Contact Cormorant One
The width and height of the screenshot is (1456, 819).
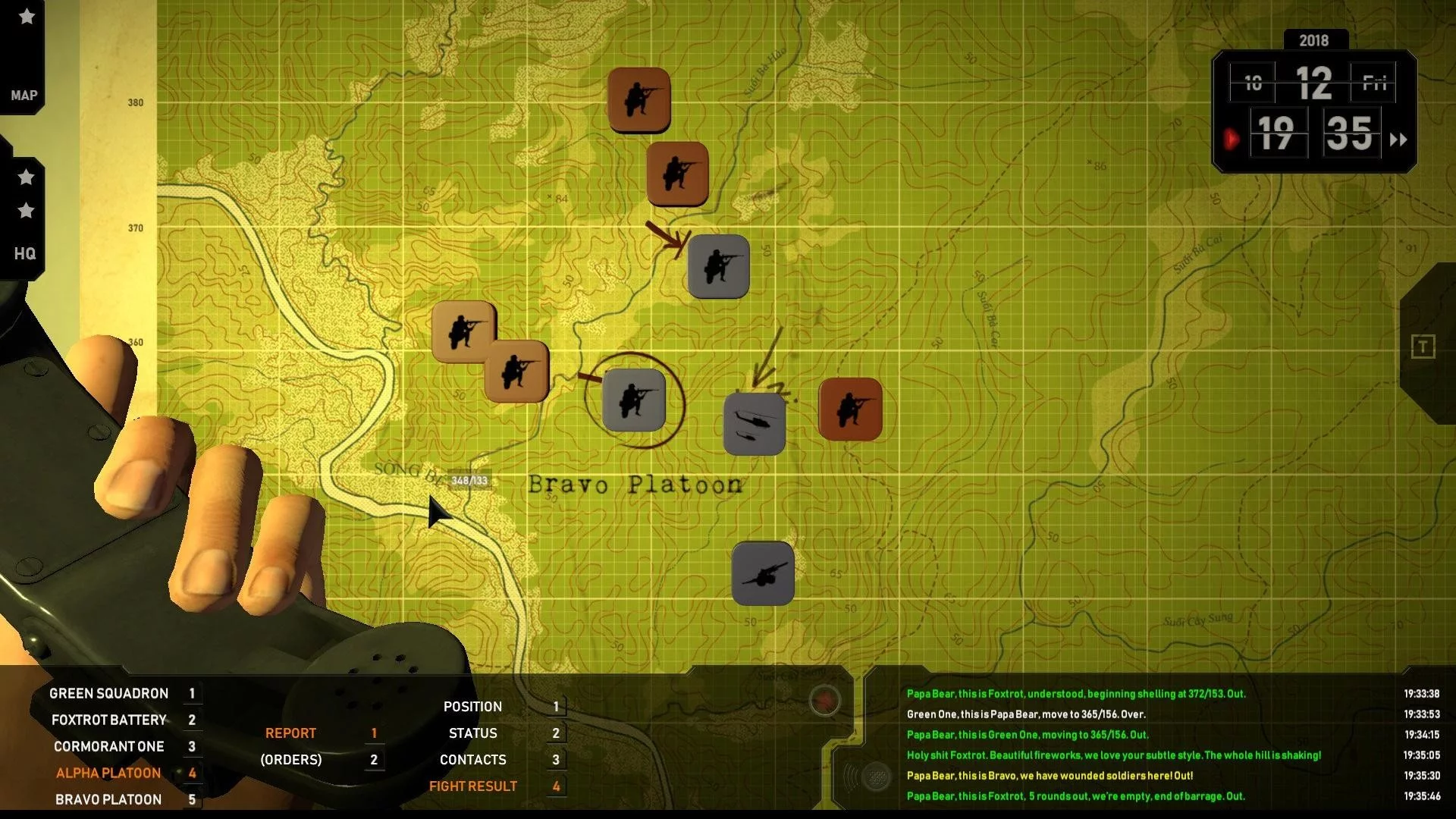click(x=108, y=746)
